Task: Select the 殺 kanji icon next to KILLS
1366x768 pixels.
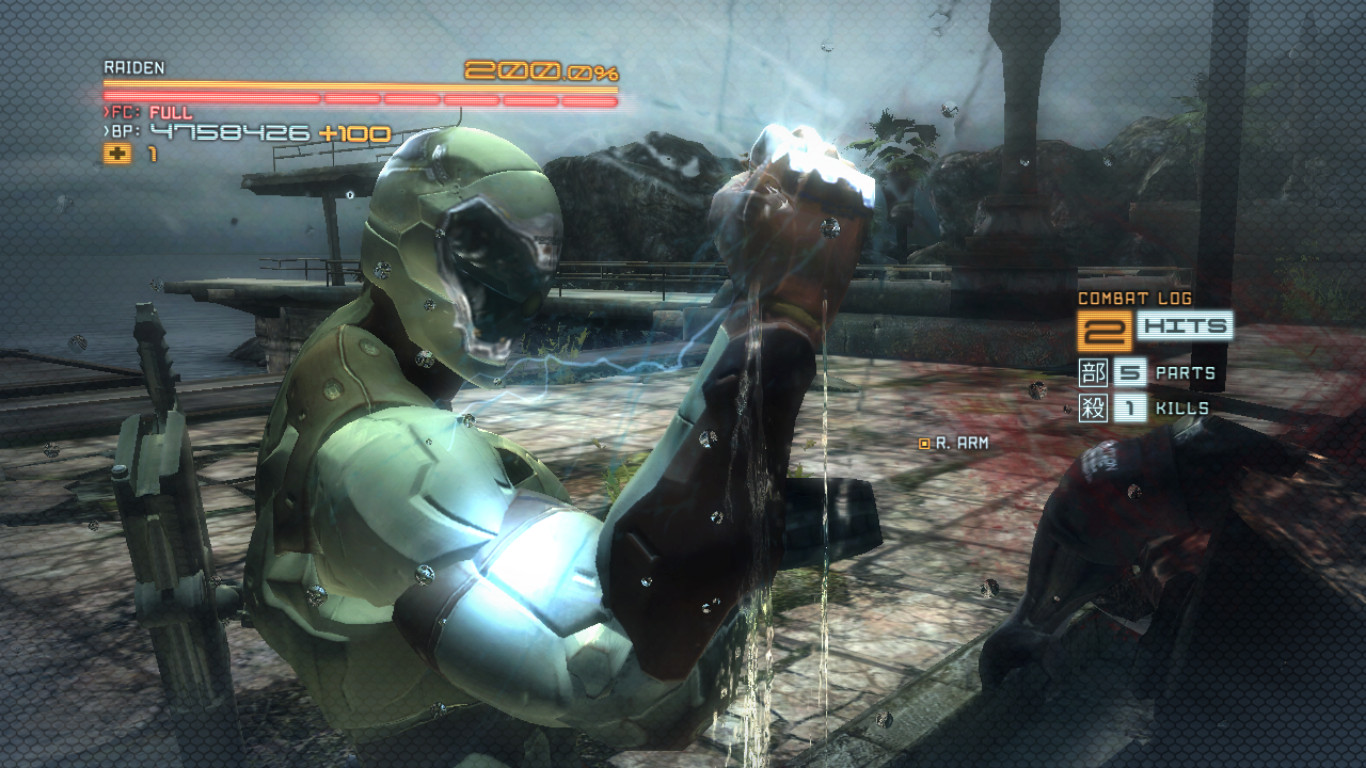Action: click(x=1093, y=408)
